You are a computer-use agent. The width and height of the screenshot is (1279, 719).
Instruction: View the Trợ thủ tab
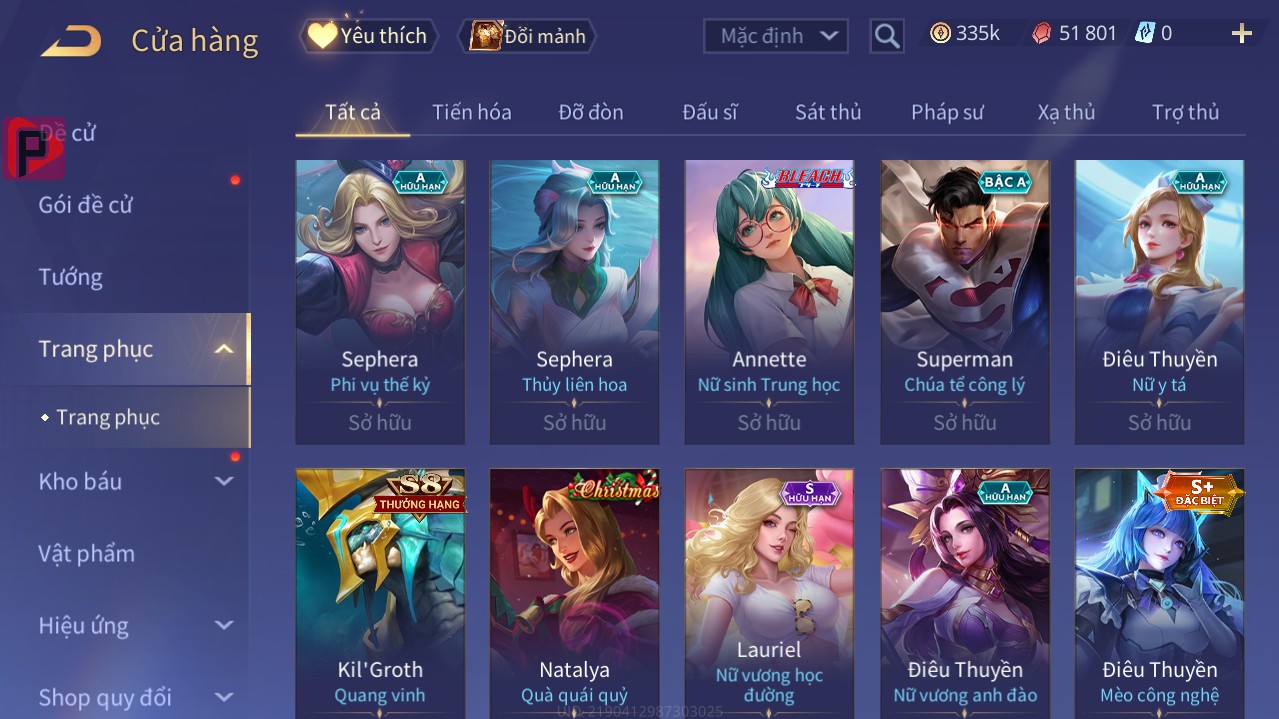point(1185,112)
